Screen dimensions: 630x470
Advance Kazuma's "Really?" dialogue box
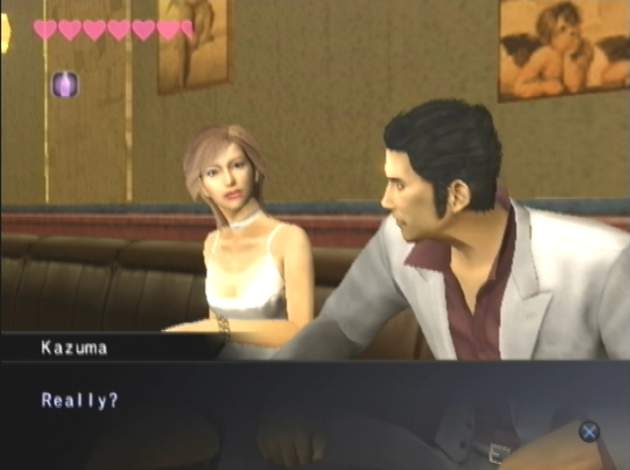589,431
